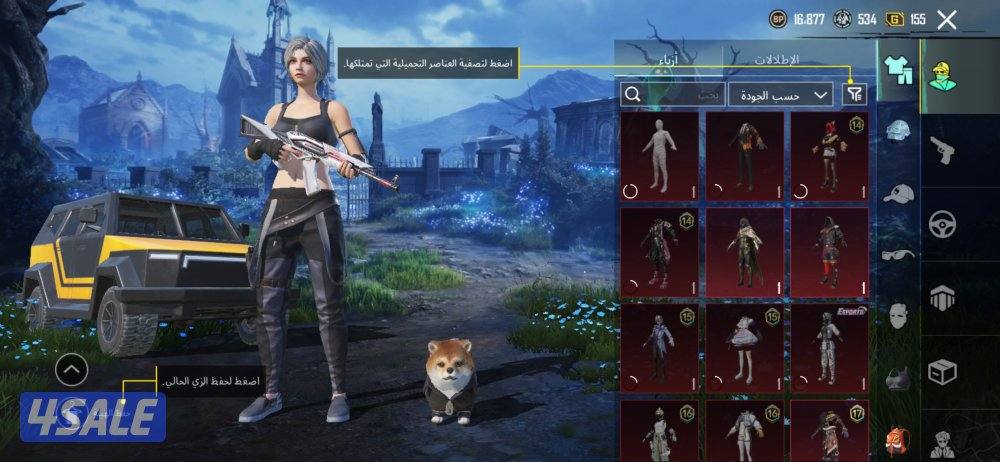
Task: Switch to the vehicles steering wheel section
Action: tap(943, 223)
